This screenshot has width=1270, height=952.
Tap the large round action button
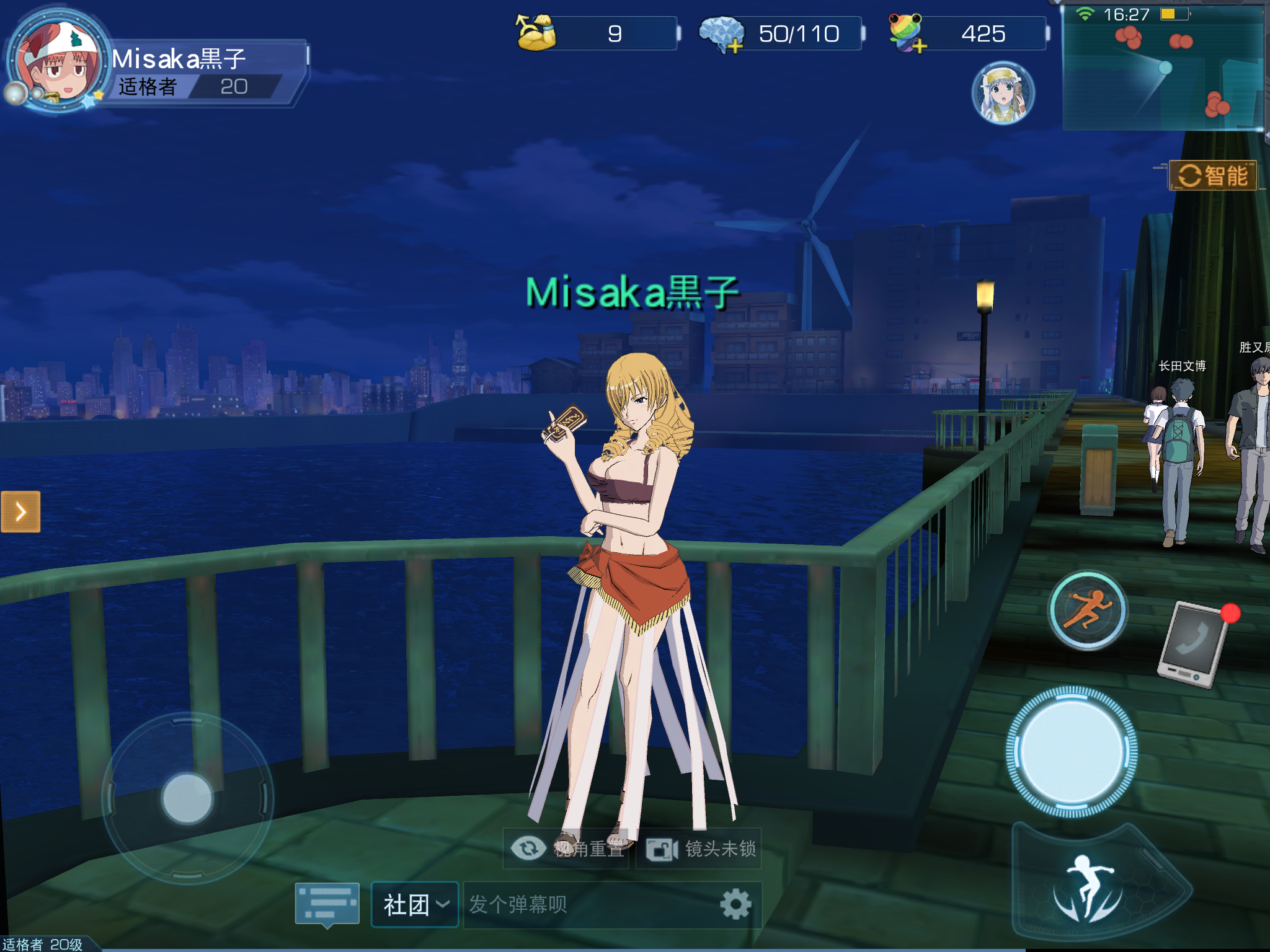pos(1071,751)
